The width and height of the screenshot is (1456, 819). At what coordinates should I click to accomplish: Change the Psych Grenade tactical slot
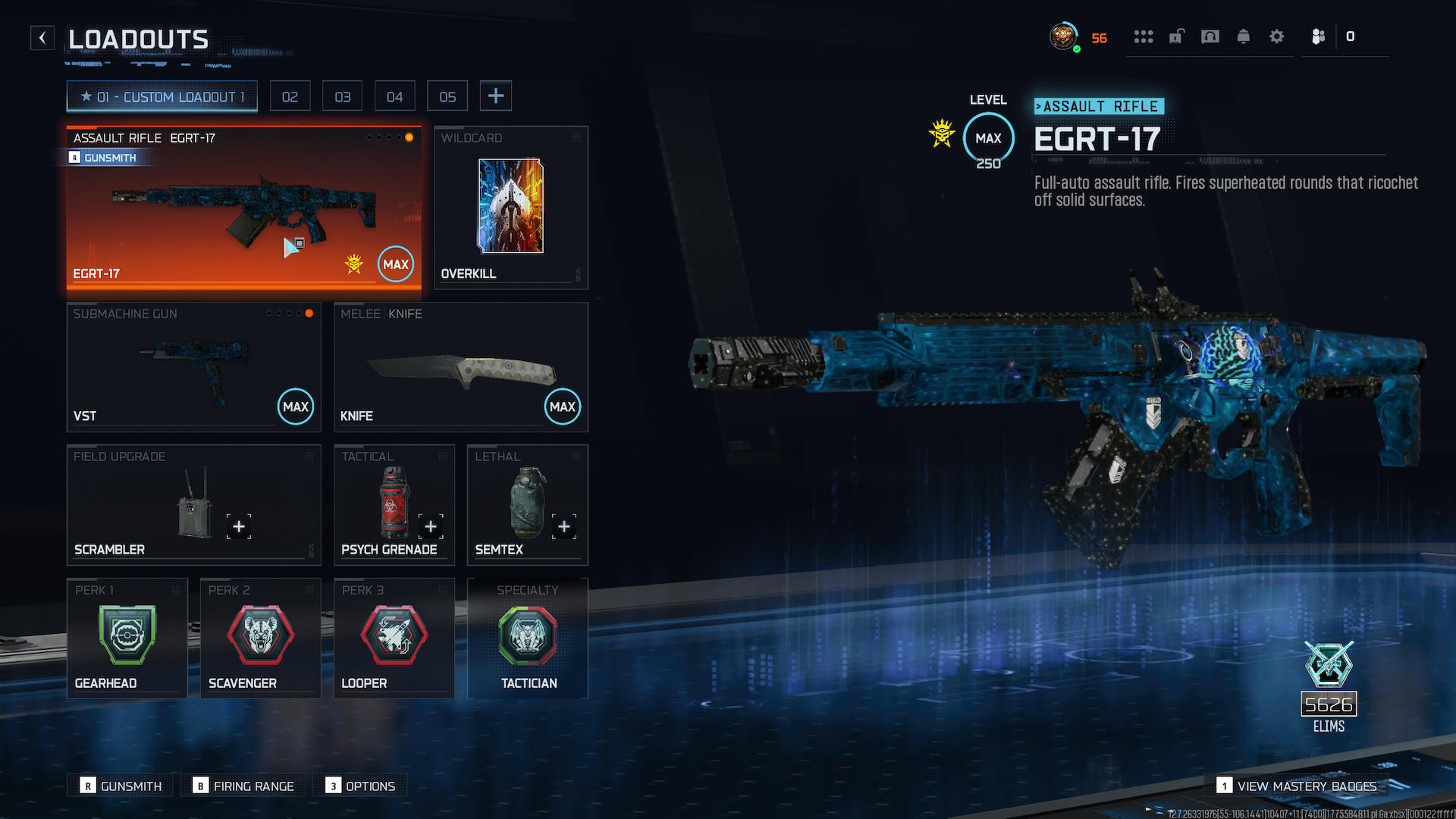tap(394, 505)
